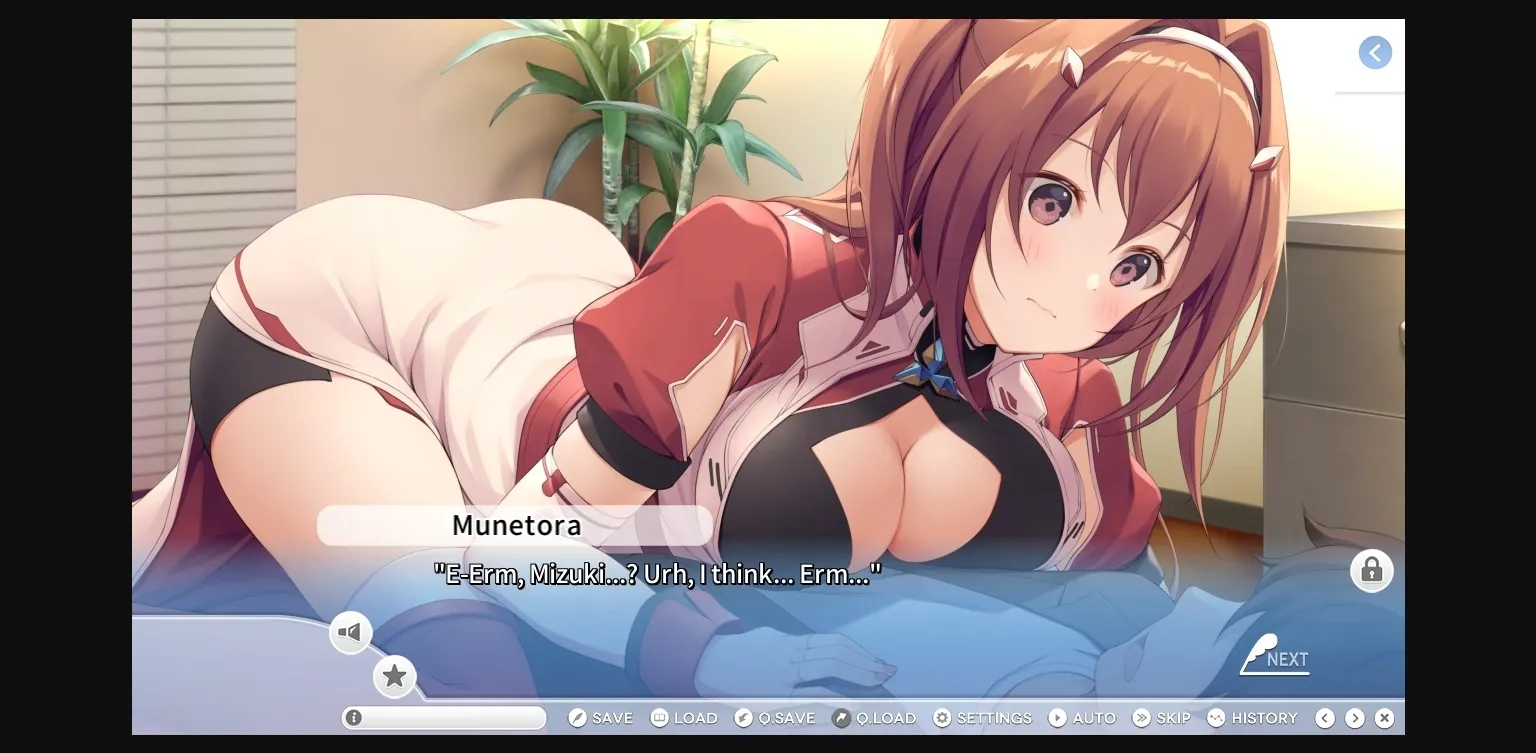Advance using the right arrow in the toolbar
The height and width of the screenshot is (753, 1536).
(1355, 717)
